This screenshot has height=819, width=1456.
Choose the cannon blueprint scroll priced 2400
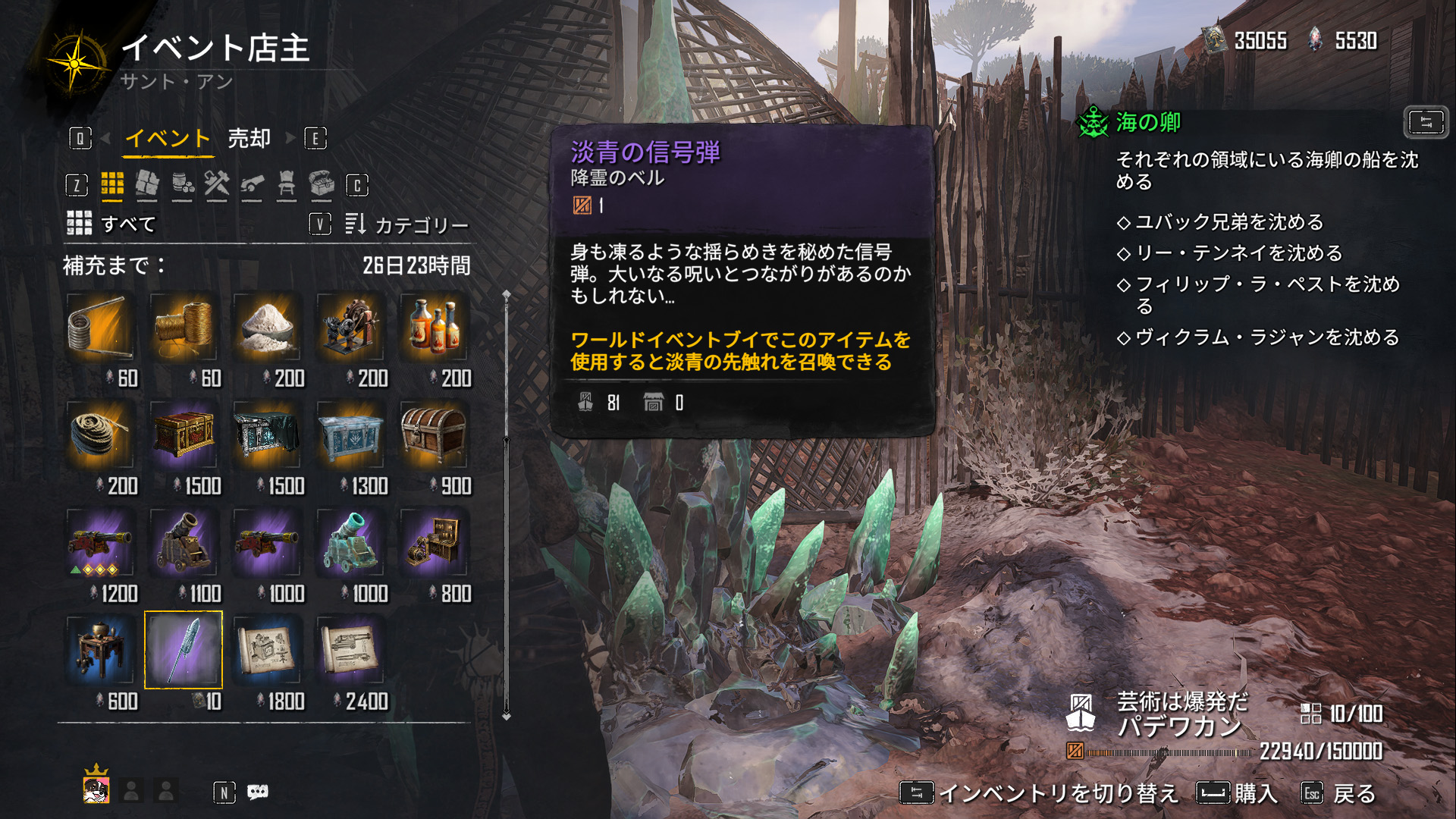[350, 651]
